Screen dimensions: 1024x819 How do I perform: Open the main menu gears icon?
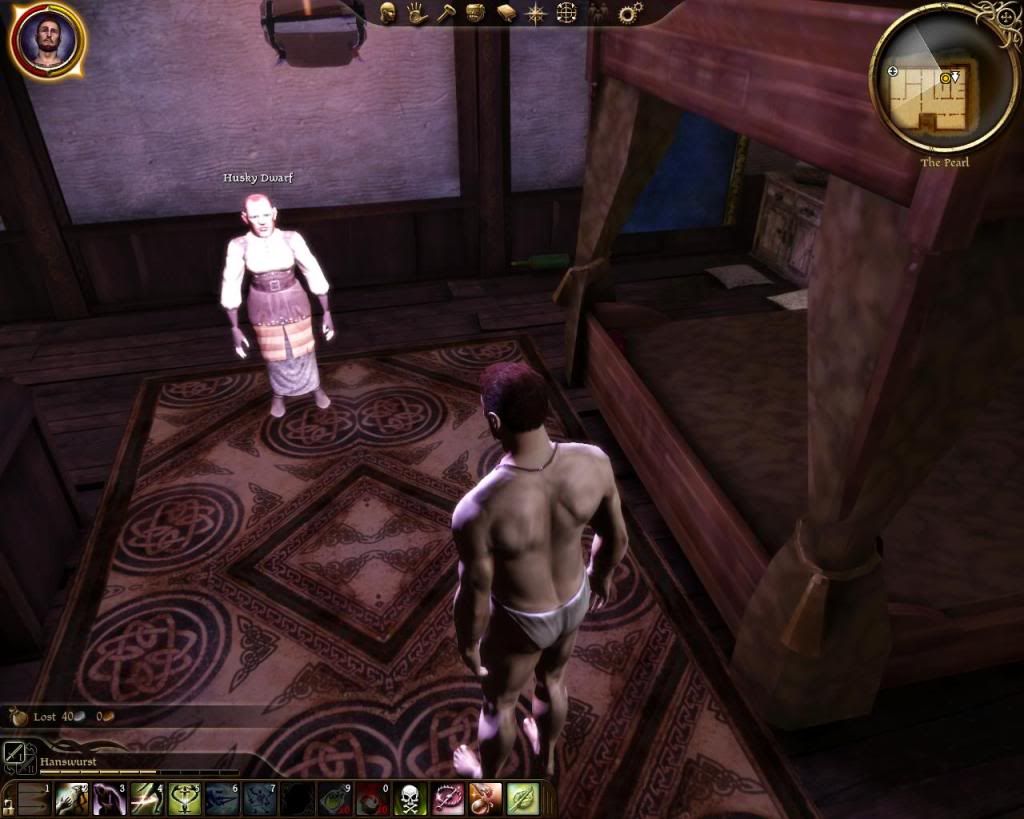click(630, 13)
